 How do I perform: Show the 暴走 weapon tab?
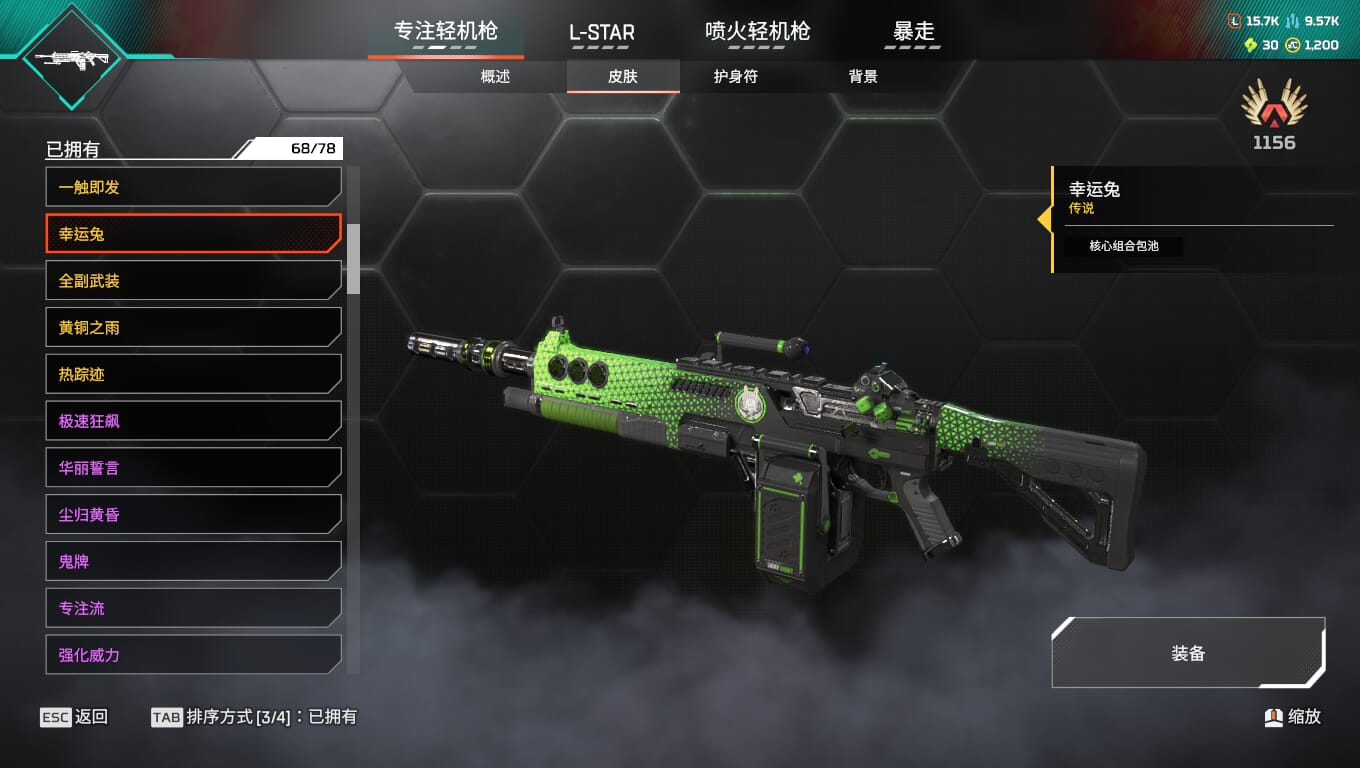913,32
